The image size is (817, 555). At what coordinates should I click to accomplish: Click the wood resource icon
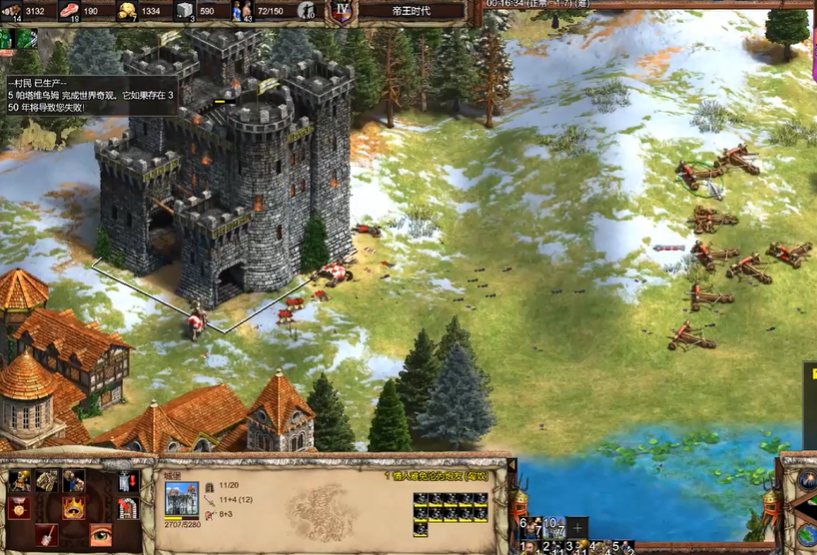[12, 11]
